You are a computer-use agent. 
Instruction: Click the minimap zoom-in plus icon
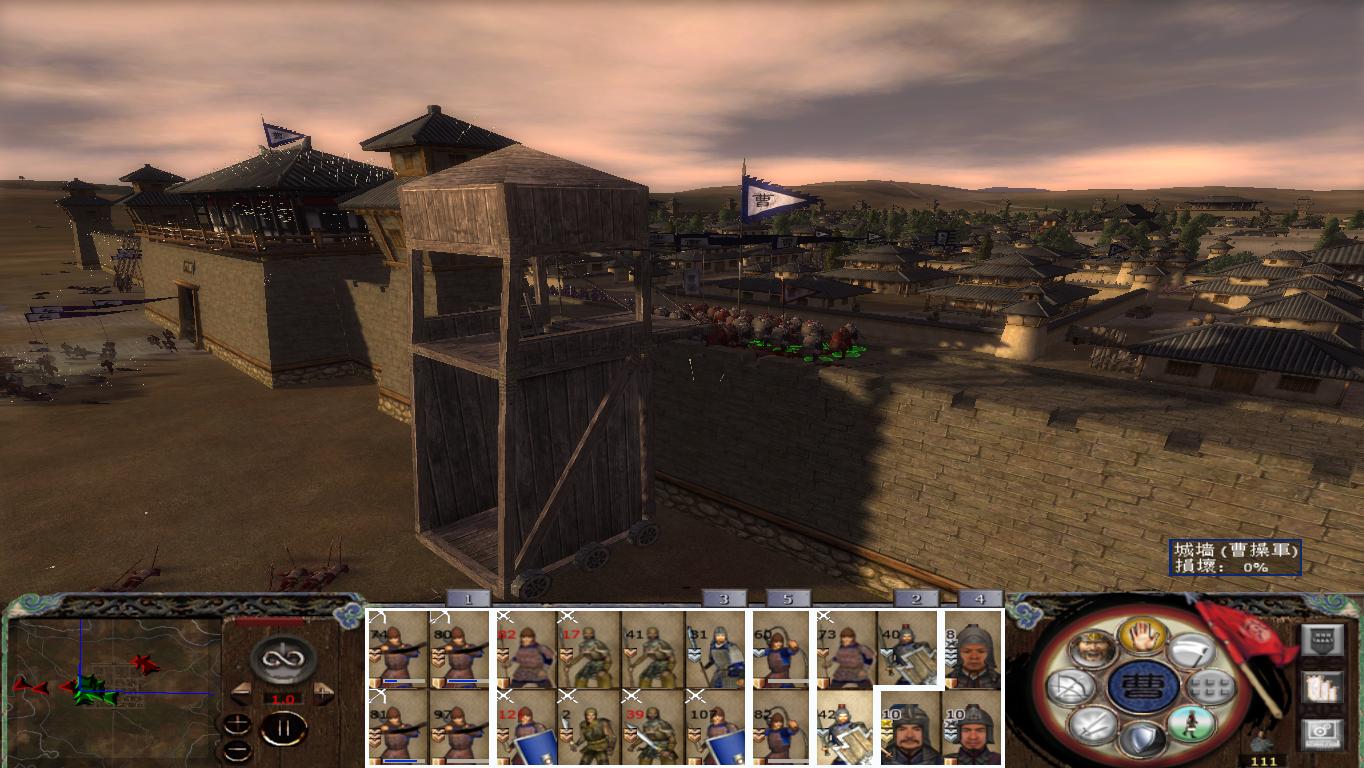pos(237,723)
